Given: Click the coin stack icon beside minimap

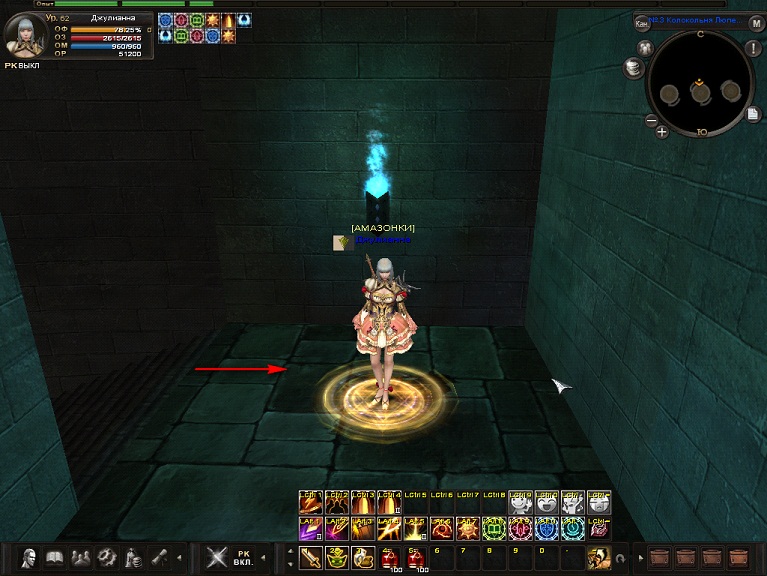Looking at the screenshot, I should point(633,67).
